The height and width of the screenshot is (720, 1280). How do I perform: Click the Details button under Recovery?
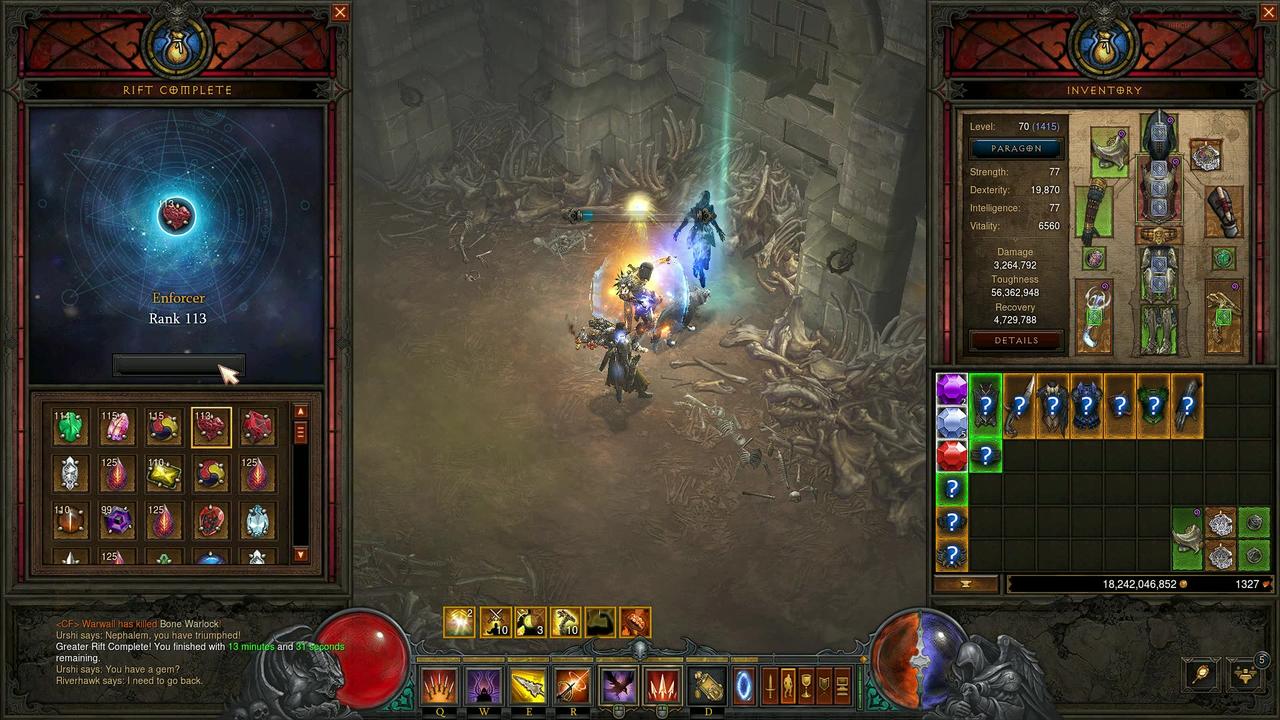(x=1016, y=340)
